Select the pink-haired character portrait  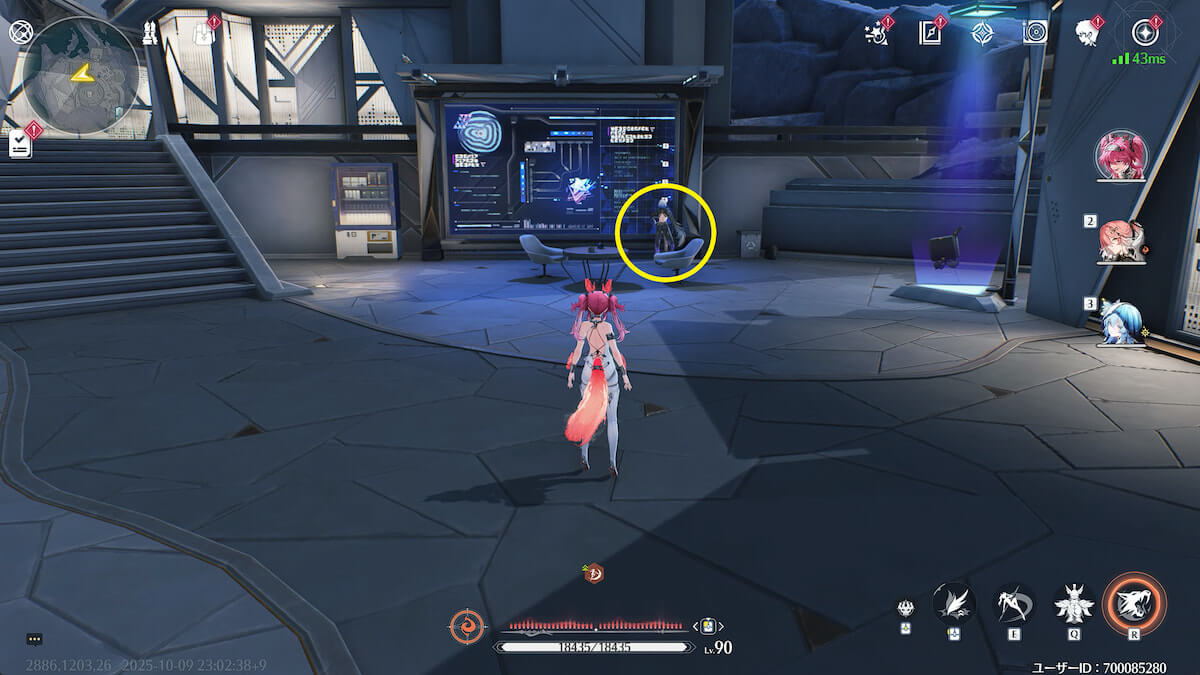click(x=1123, y=156)
